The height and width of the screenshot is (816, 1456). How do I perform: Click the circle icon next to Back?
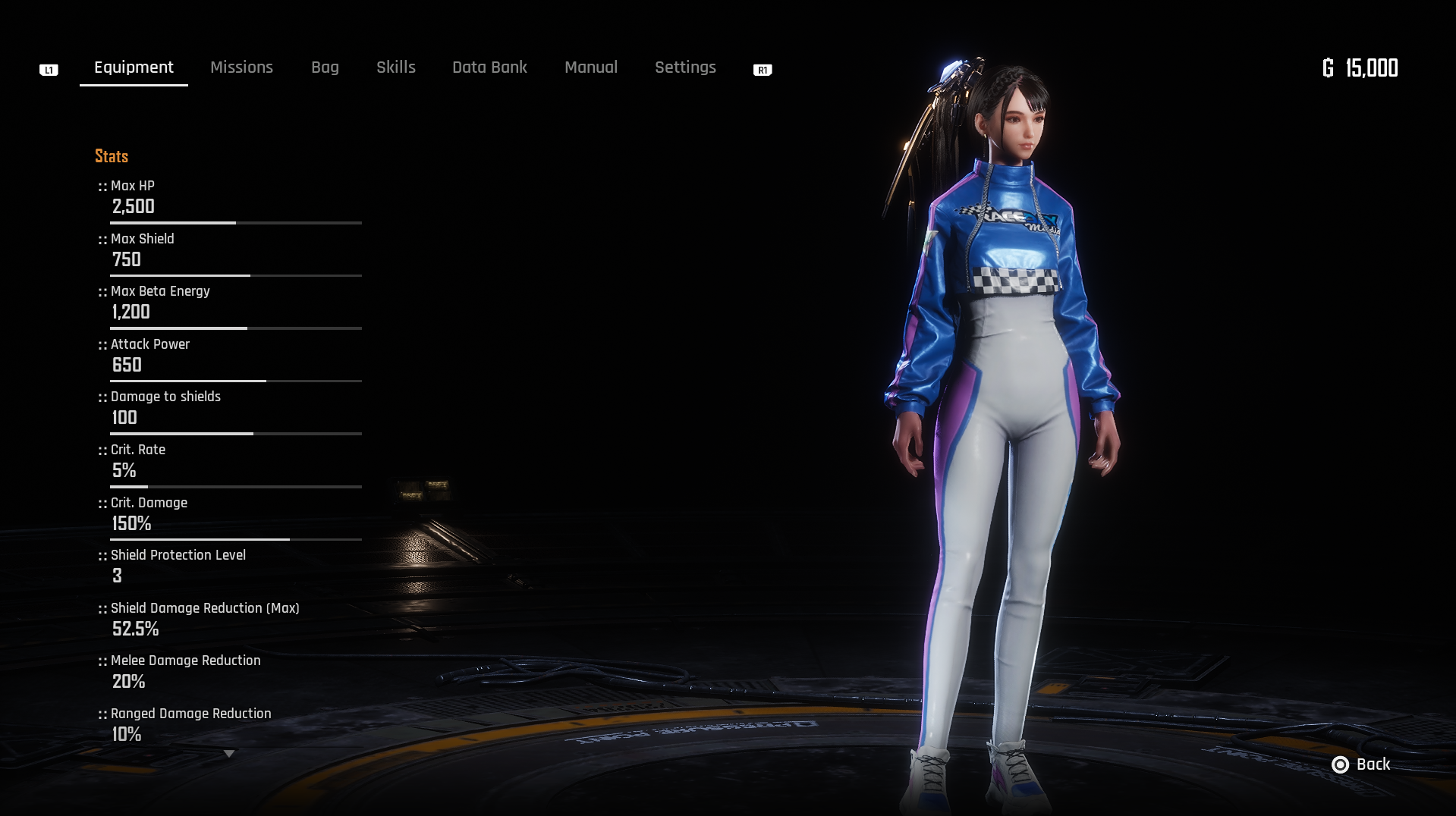coord(1340,765)
